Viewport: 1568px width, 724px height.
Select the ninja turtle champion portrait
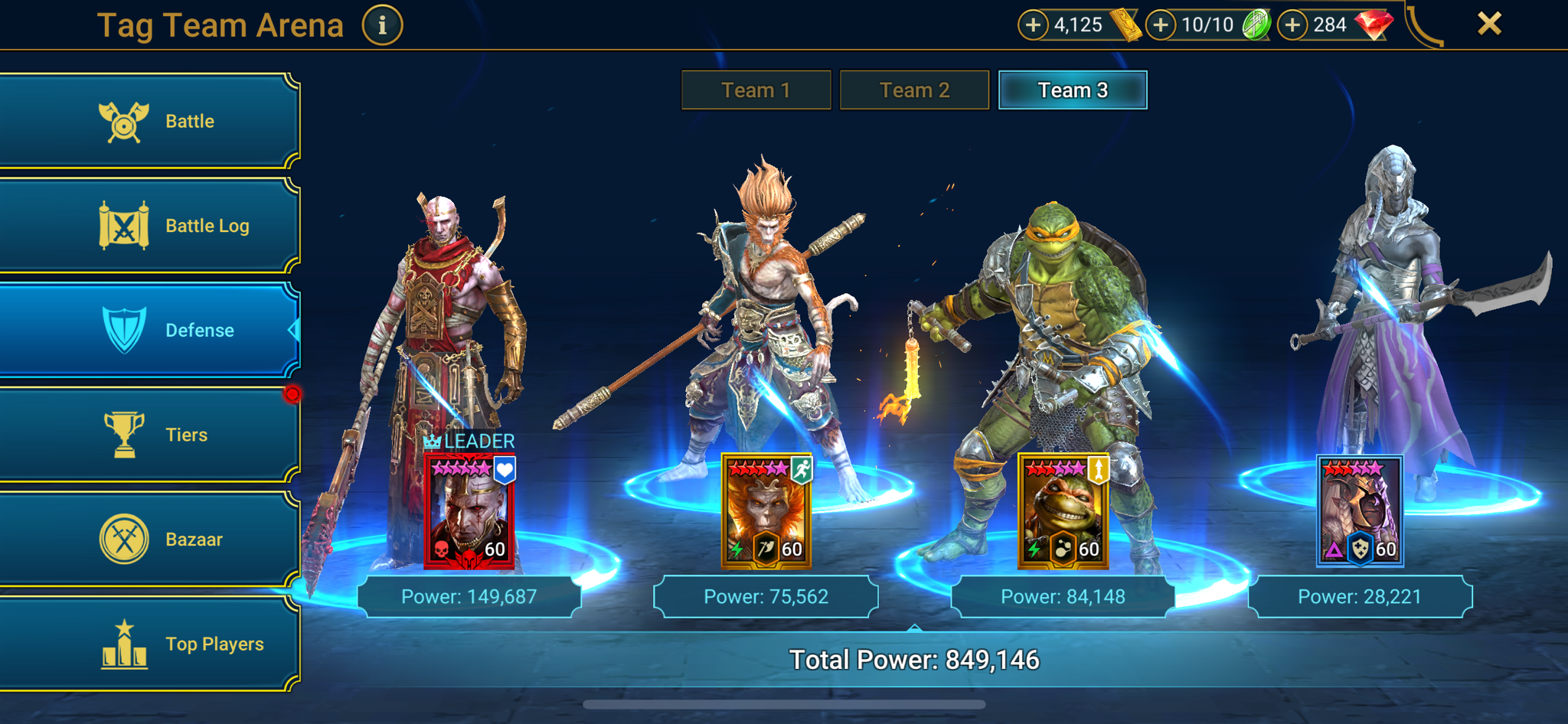point(1063,511)
